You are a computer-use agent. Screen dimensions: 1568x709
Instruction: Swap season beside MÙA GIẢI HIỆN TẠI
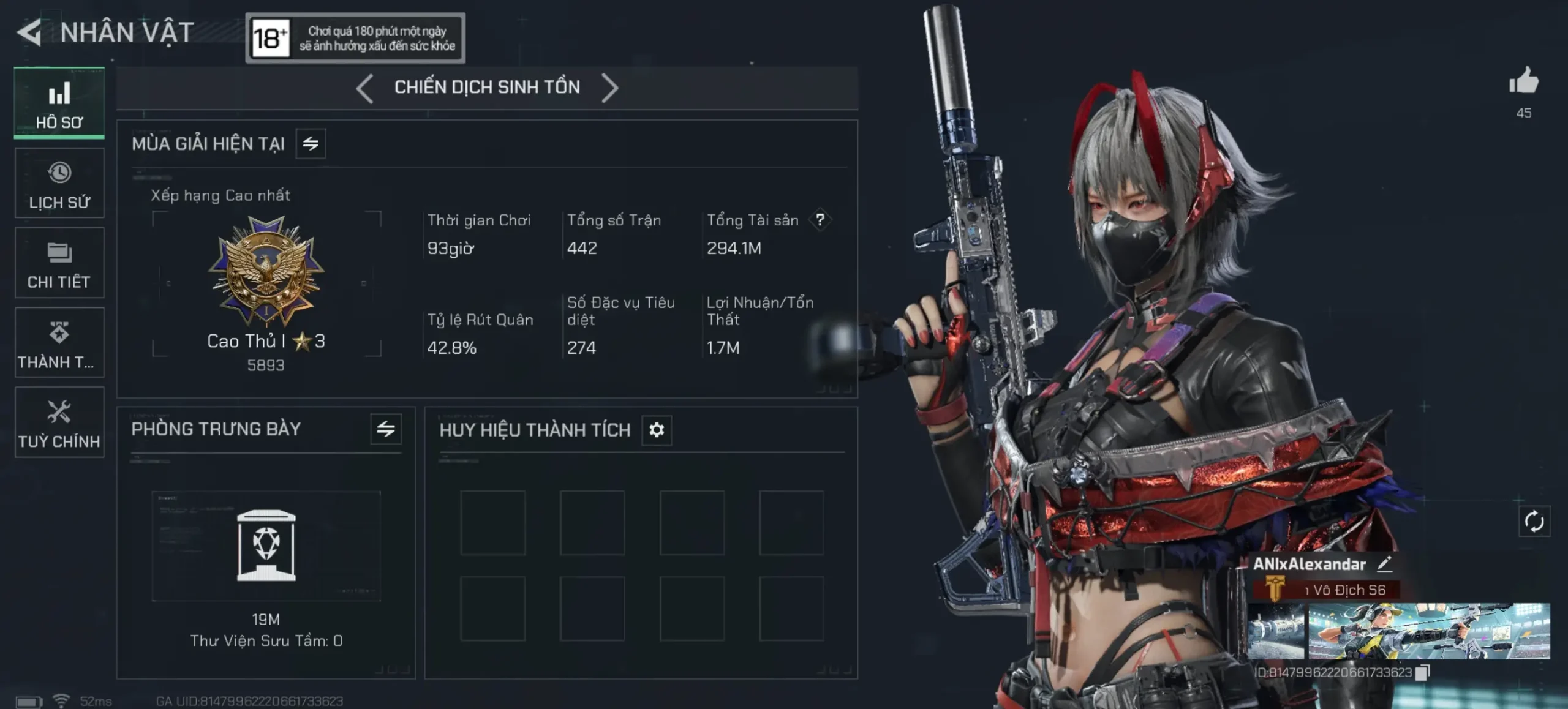click(311, 144)
